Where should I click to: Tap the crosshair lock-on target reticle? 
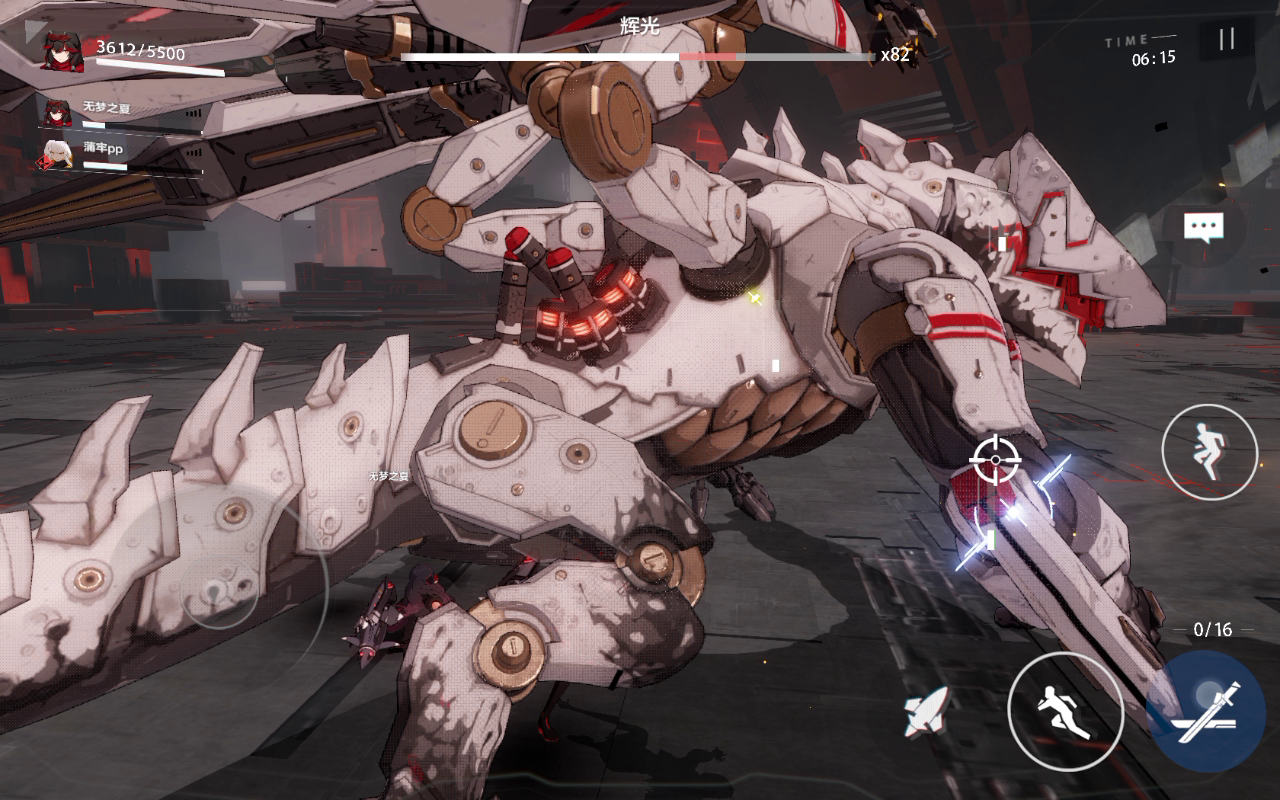click(x=995, y=460)
